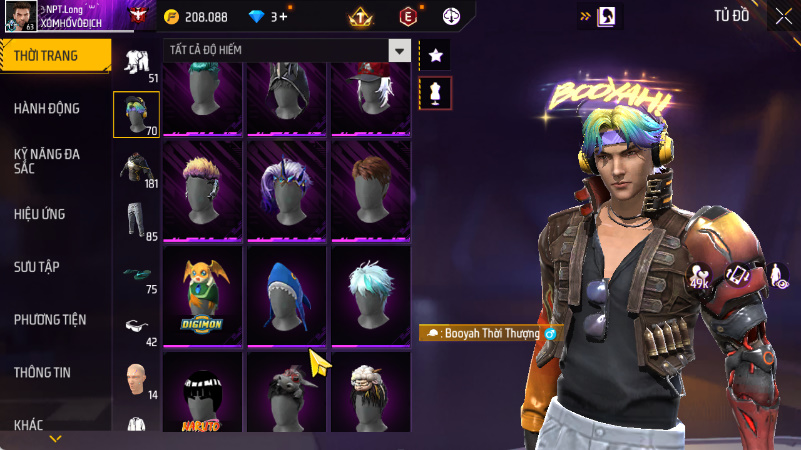Select the Kỹ Năng Đa Sắc menu

(x=47, y=161)
